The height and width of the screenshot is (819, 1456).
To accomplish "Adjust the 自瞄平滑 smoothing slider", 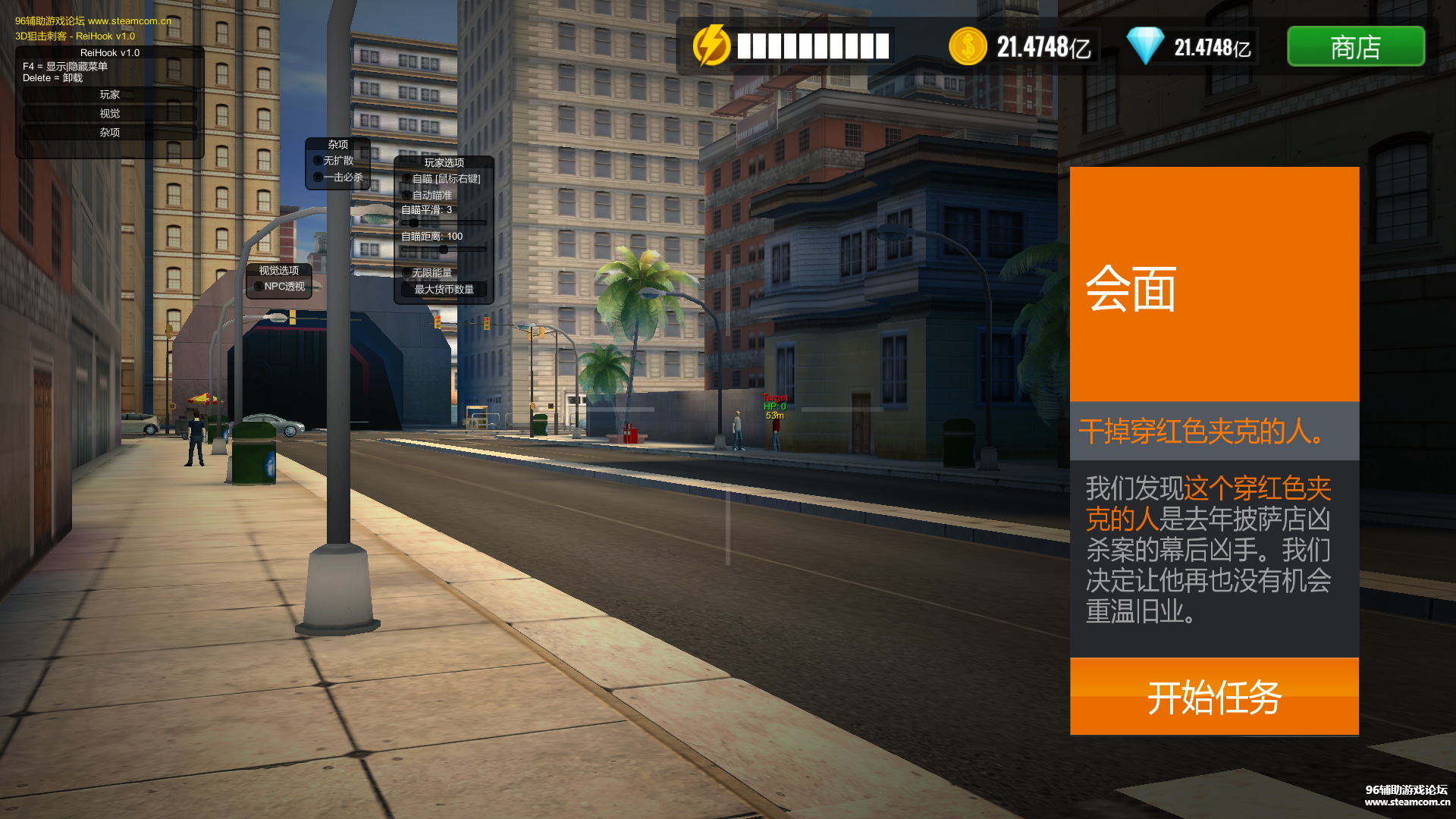I will [414, 223].
